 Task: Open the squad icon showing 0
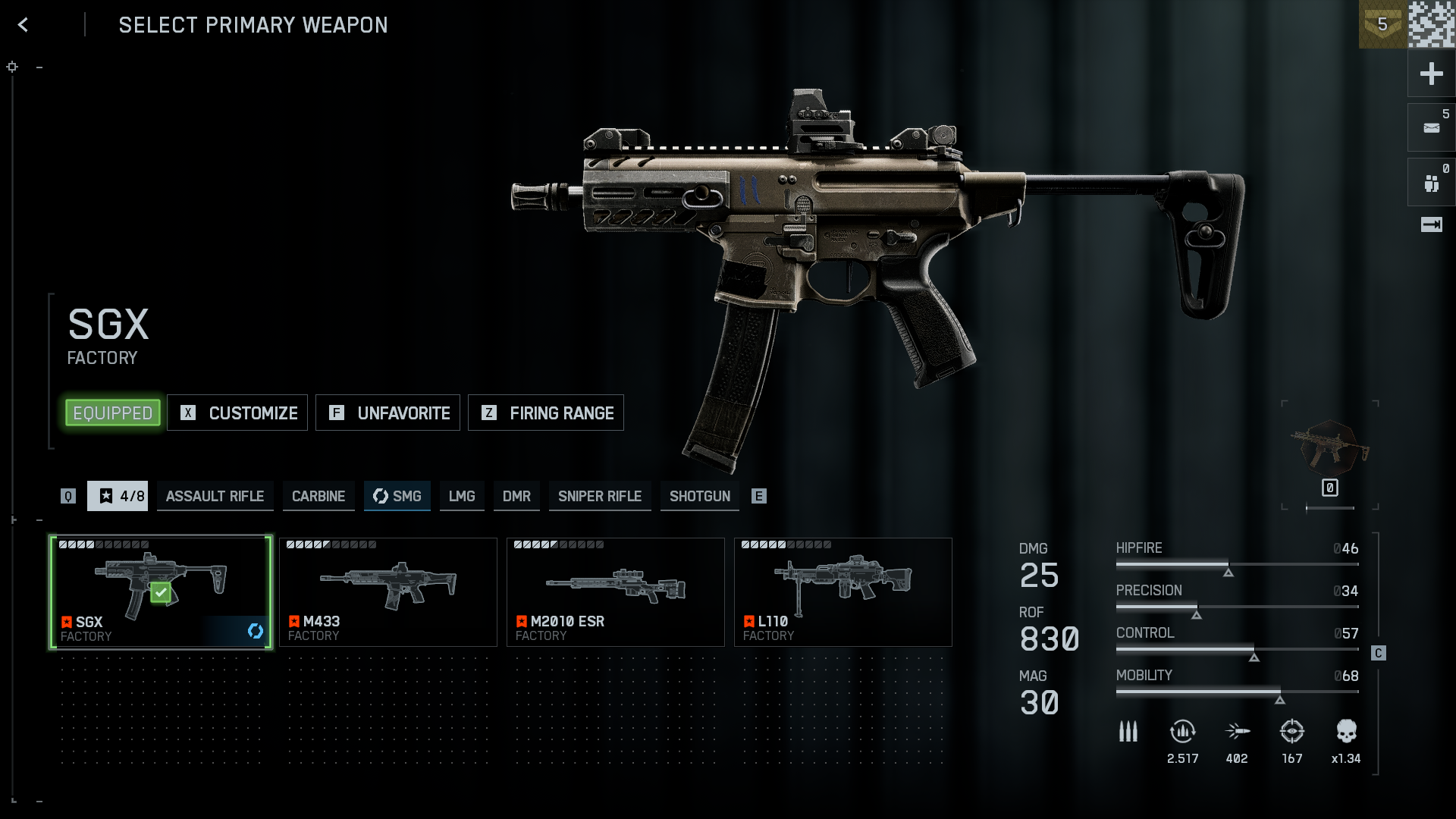pos(1431,183)
